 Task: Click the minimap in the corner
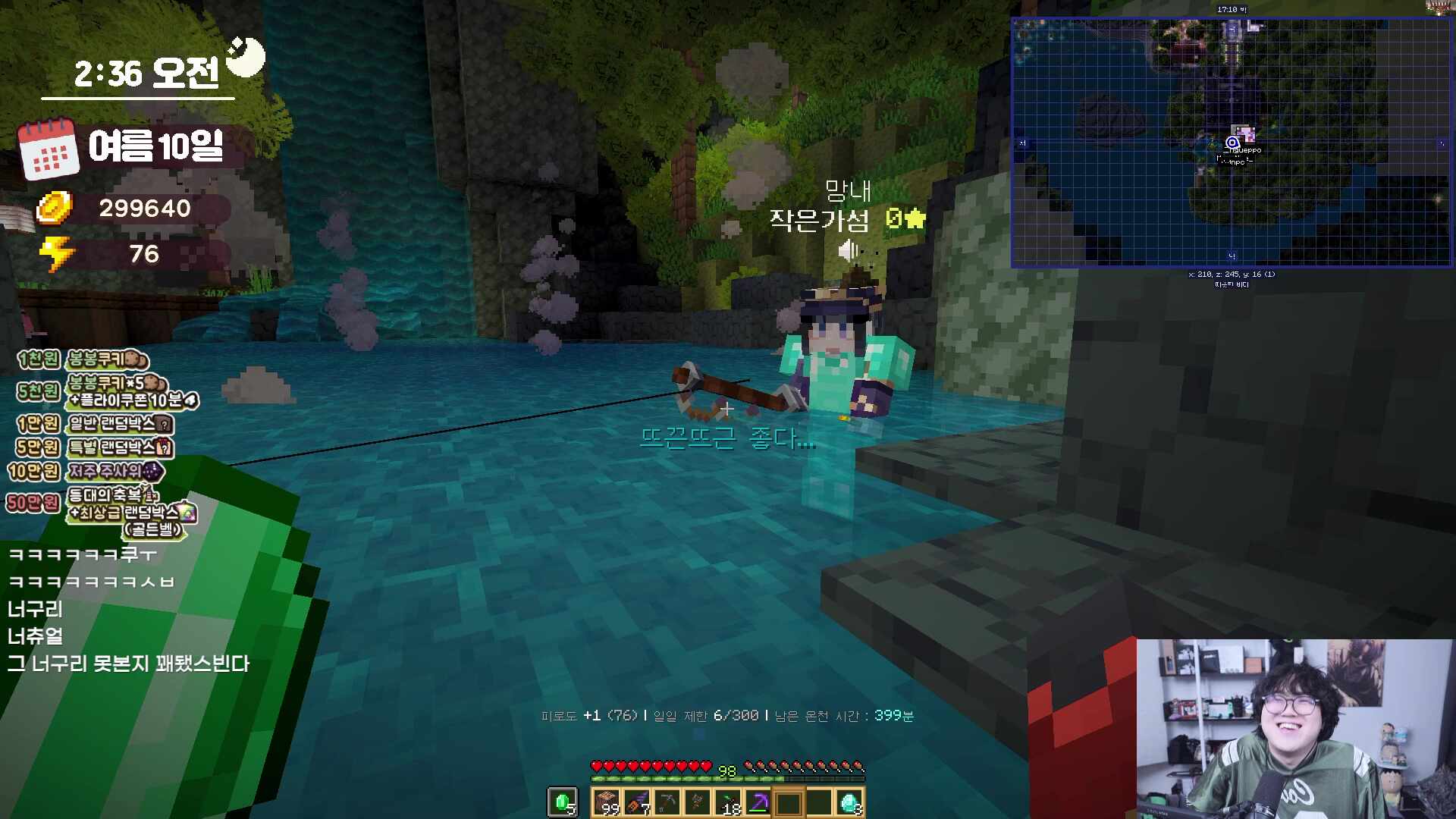click(1232, 143)
